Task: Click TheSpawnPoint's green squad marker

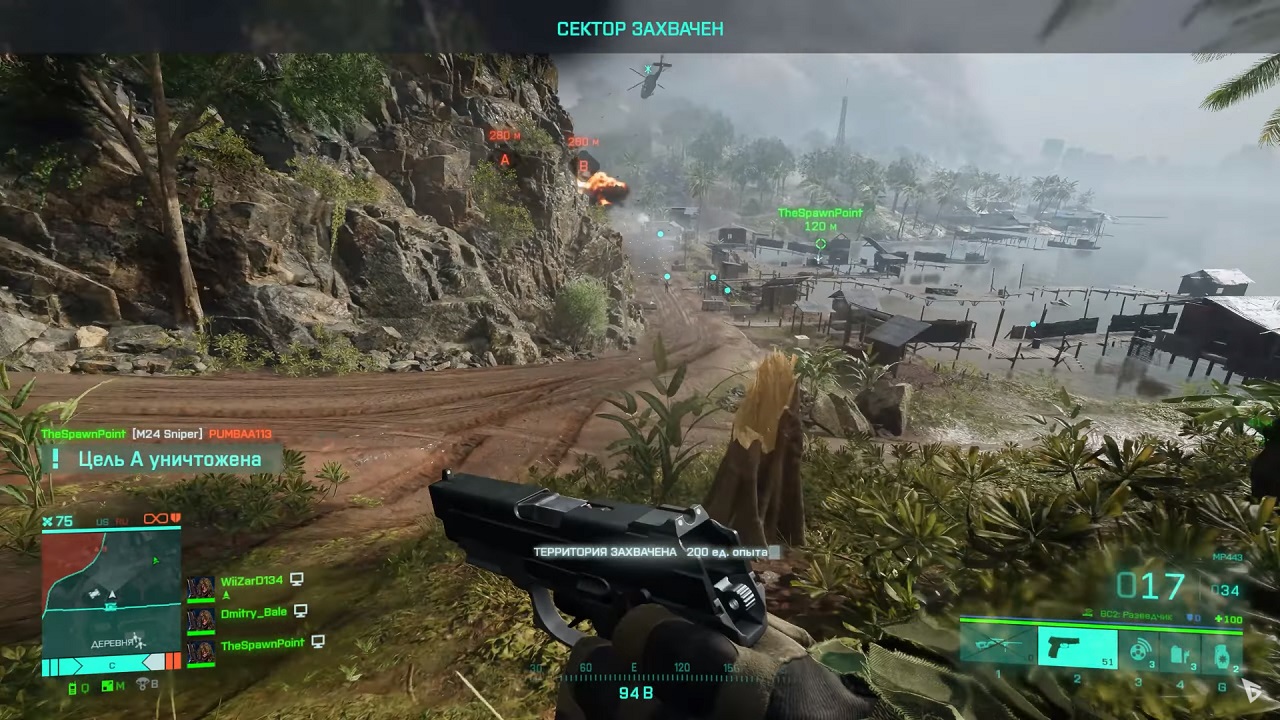Action: point(820,244)
